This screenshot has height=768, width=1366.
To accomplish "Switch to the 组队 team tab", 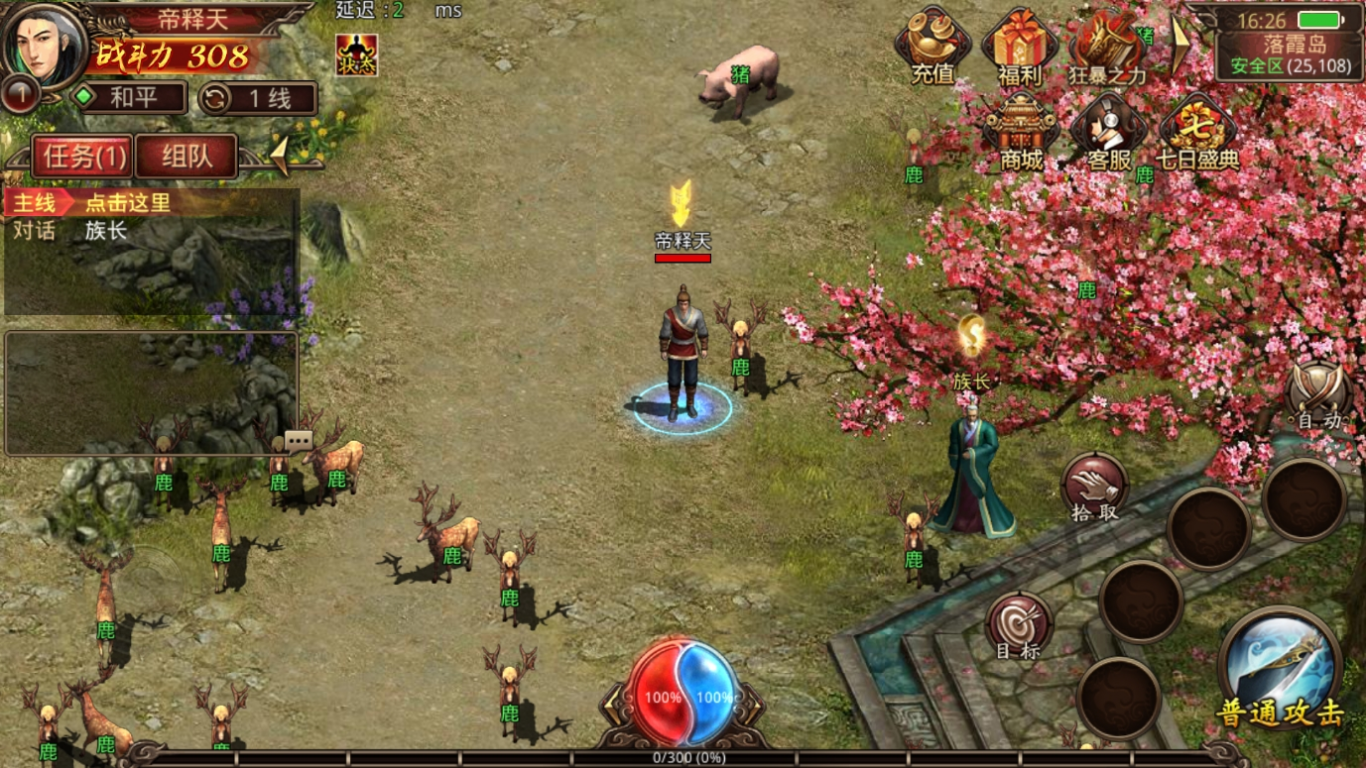I will [186, 157].
